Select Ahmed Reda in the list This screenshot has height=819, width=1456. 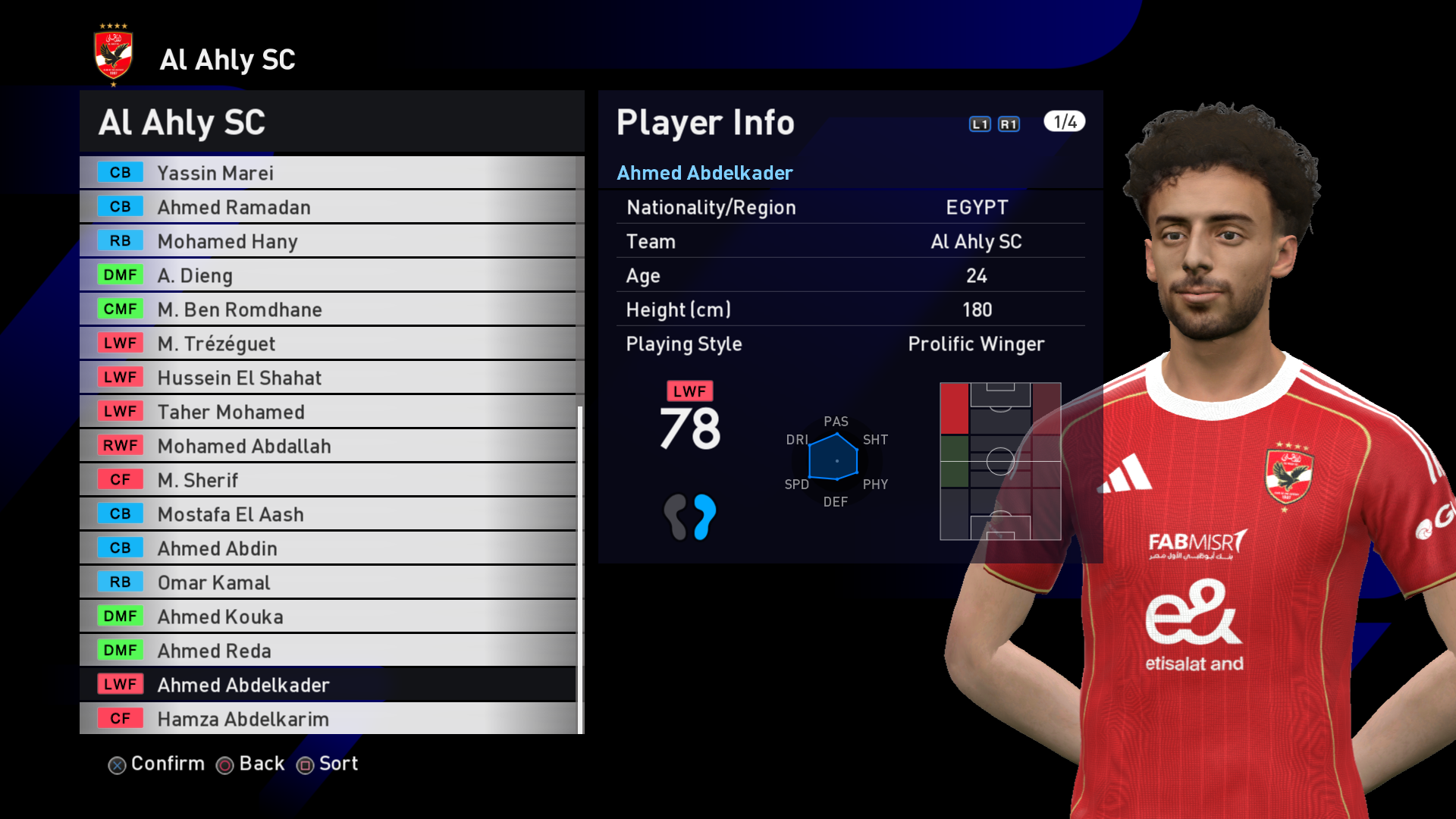pyautogui.click(x=328, y=651)
